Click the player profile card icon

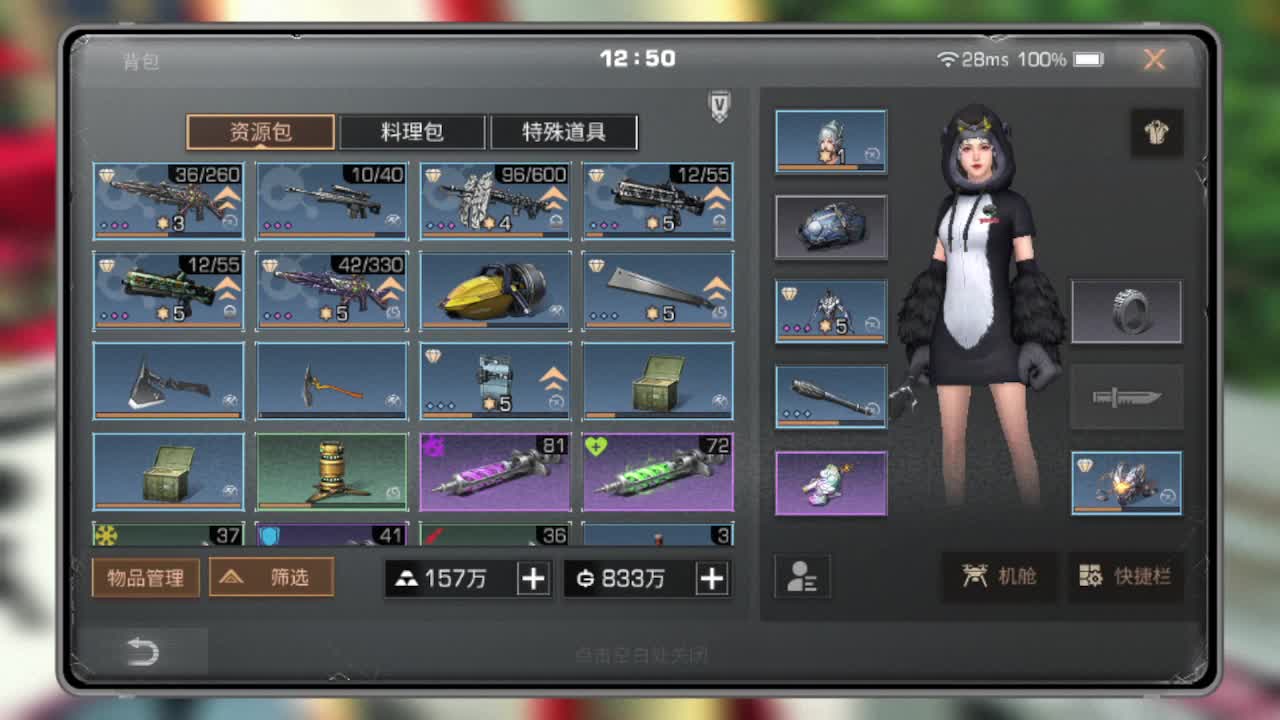[803, 578]
